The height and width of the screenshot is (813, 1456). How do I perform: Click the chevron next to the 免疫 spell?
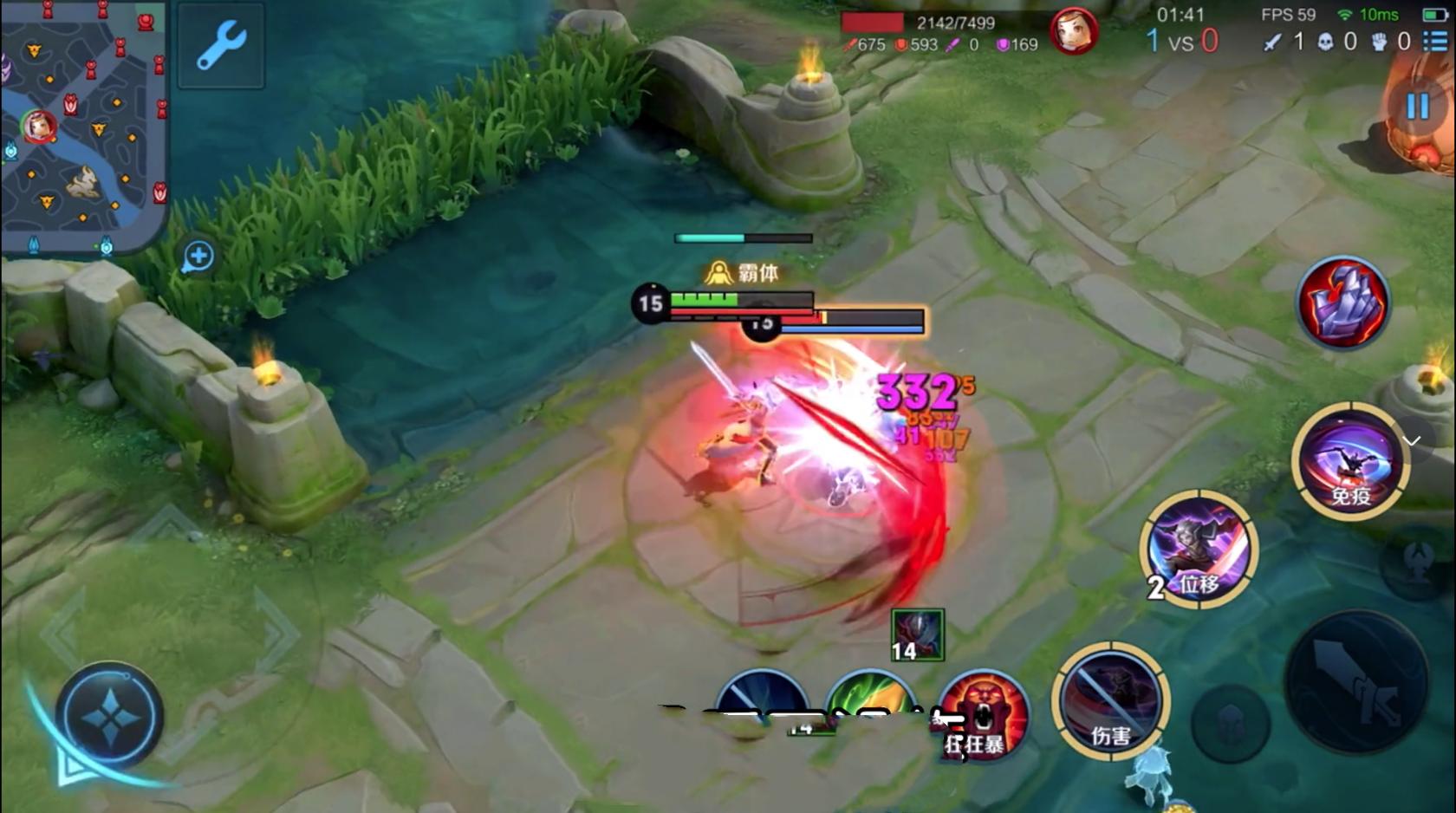[x=1412, y=440]
